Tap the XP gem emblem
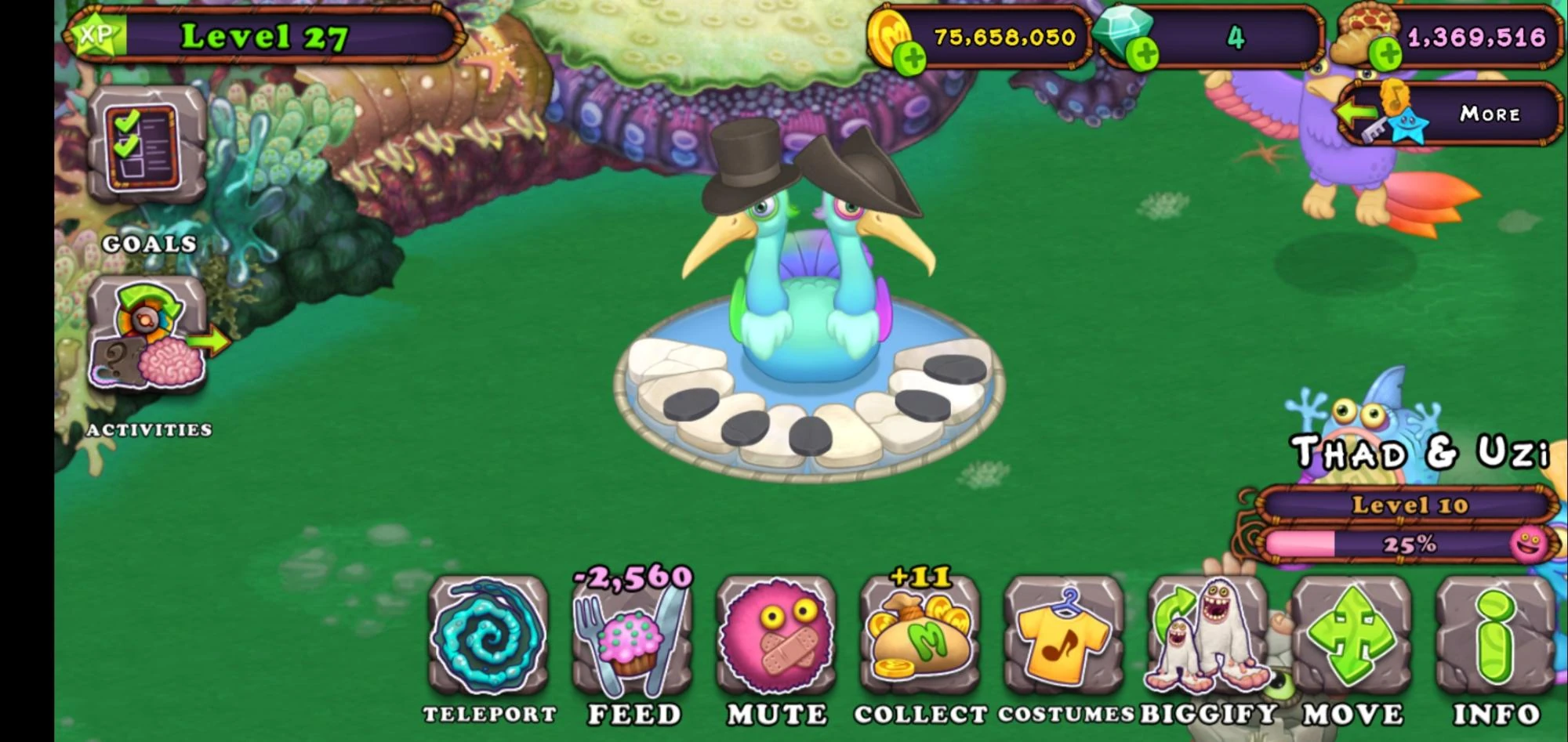This screenshot has height=742, width=1568. (94, 35)
